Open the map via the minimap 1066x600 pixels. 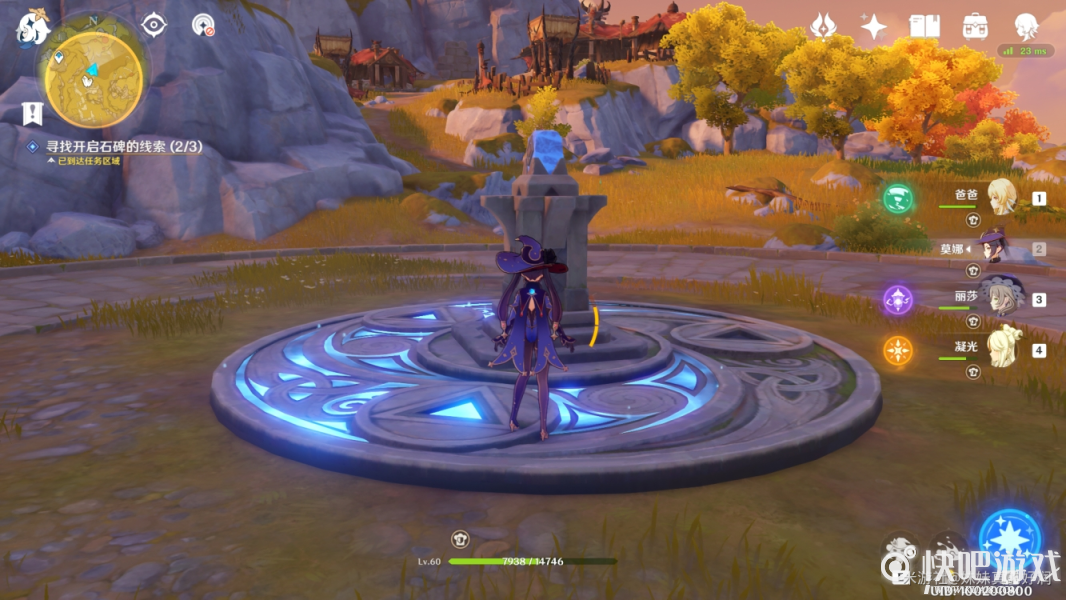coord(93,73)
